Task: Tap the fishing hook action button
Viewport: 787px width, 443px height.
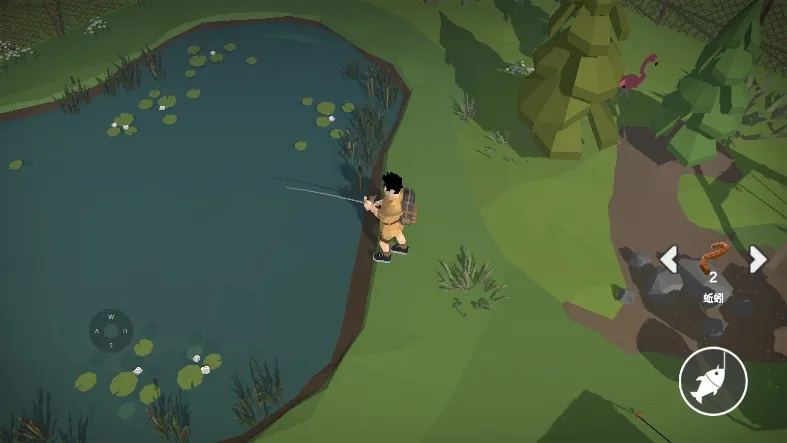Action: click(x=712, y=381)
